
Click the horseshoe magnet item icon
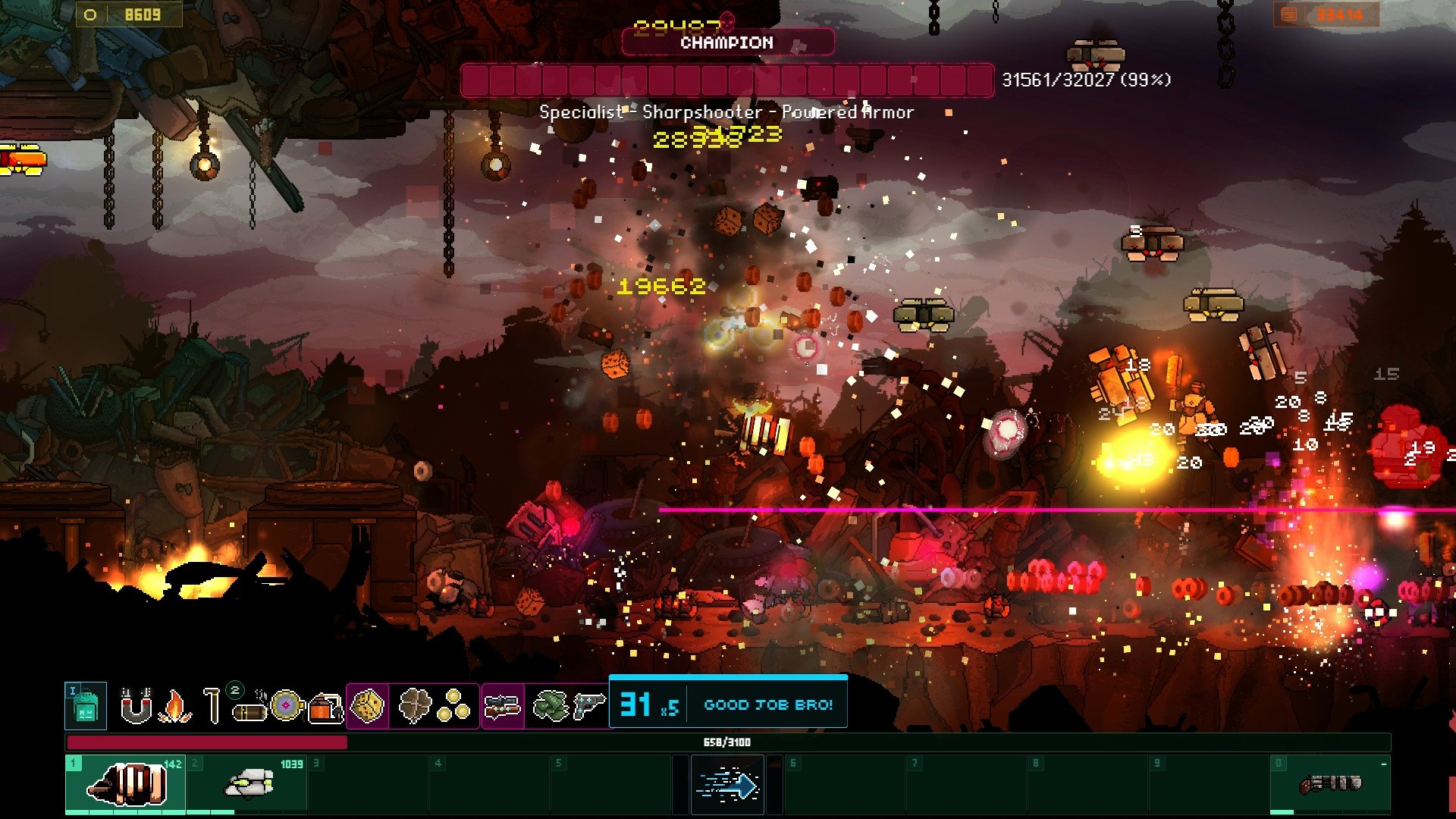click(136, 706)
